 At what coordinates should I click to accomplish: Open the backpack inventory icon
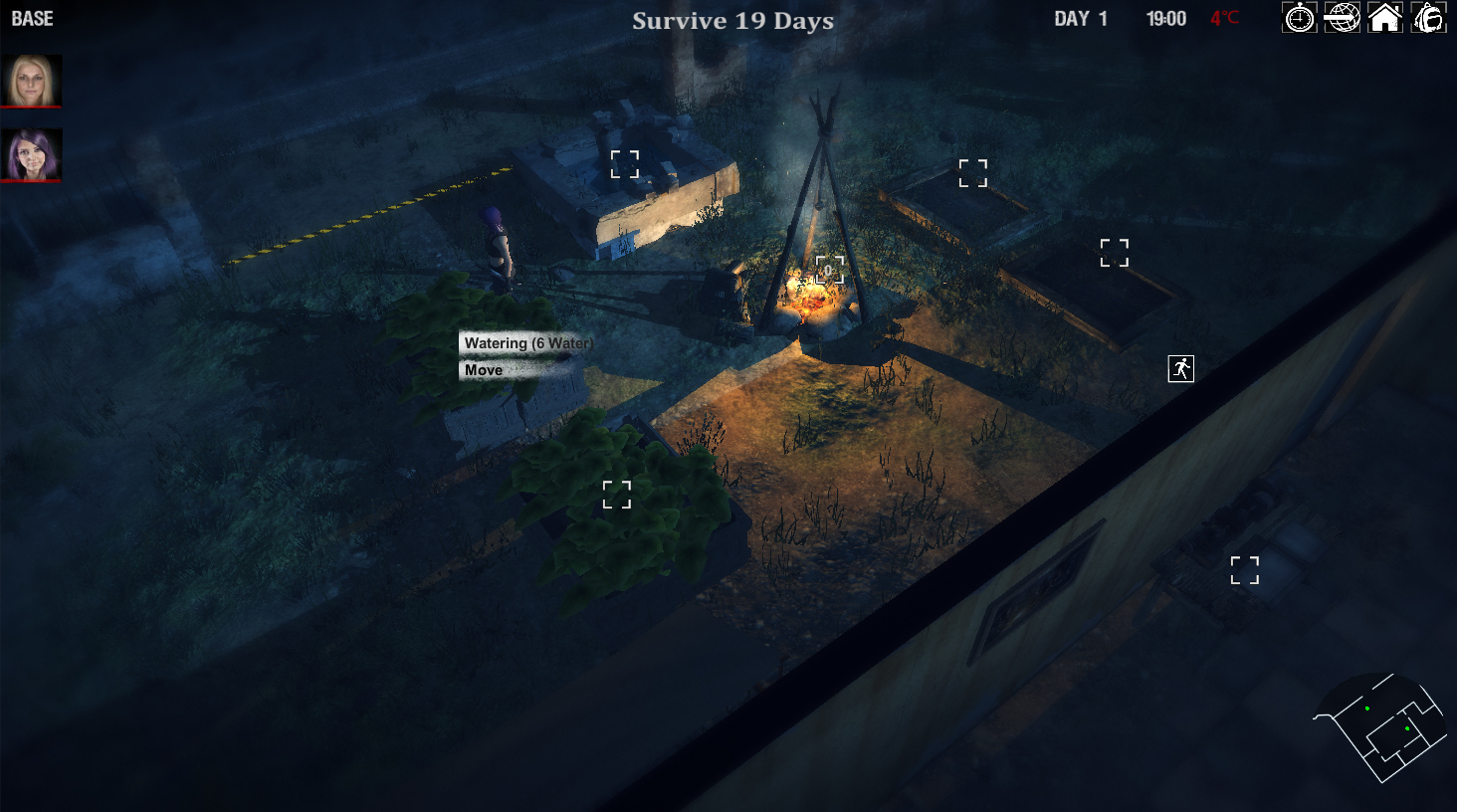pos(1428,18)
